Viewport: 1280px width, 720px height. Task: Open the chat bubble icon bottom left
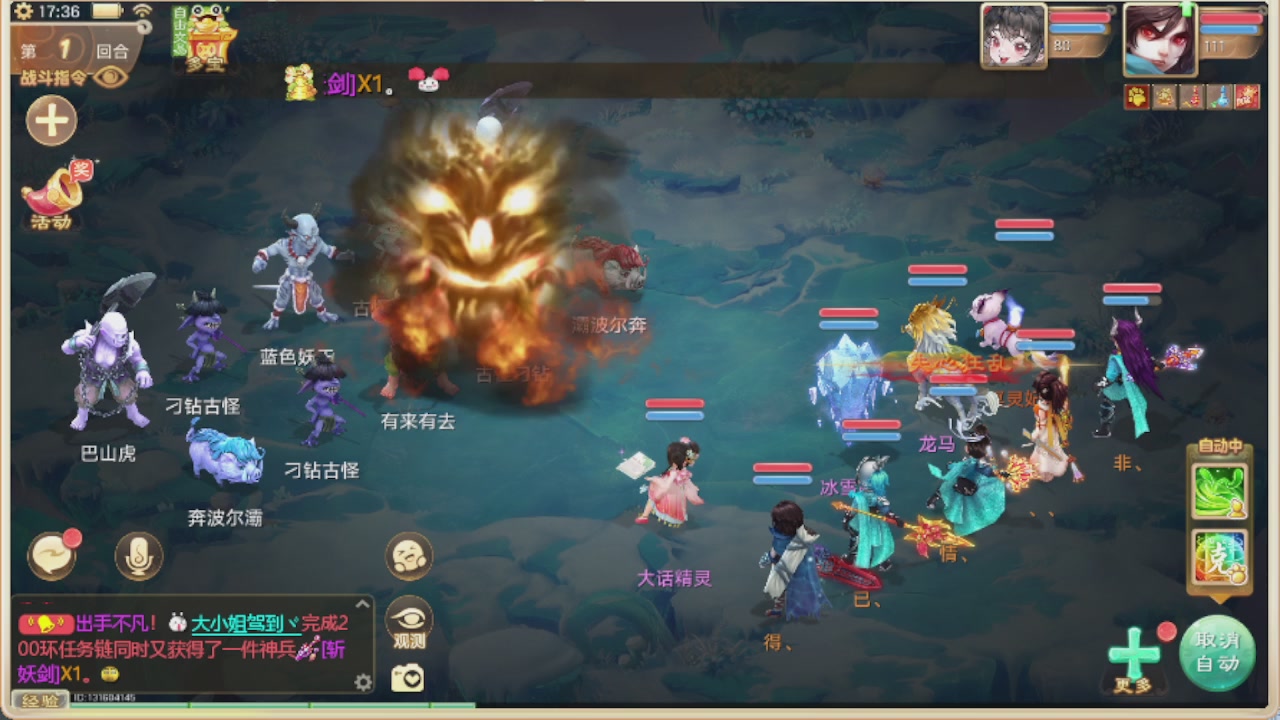coord(52,557)
